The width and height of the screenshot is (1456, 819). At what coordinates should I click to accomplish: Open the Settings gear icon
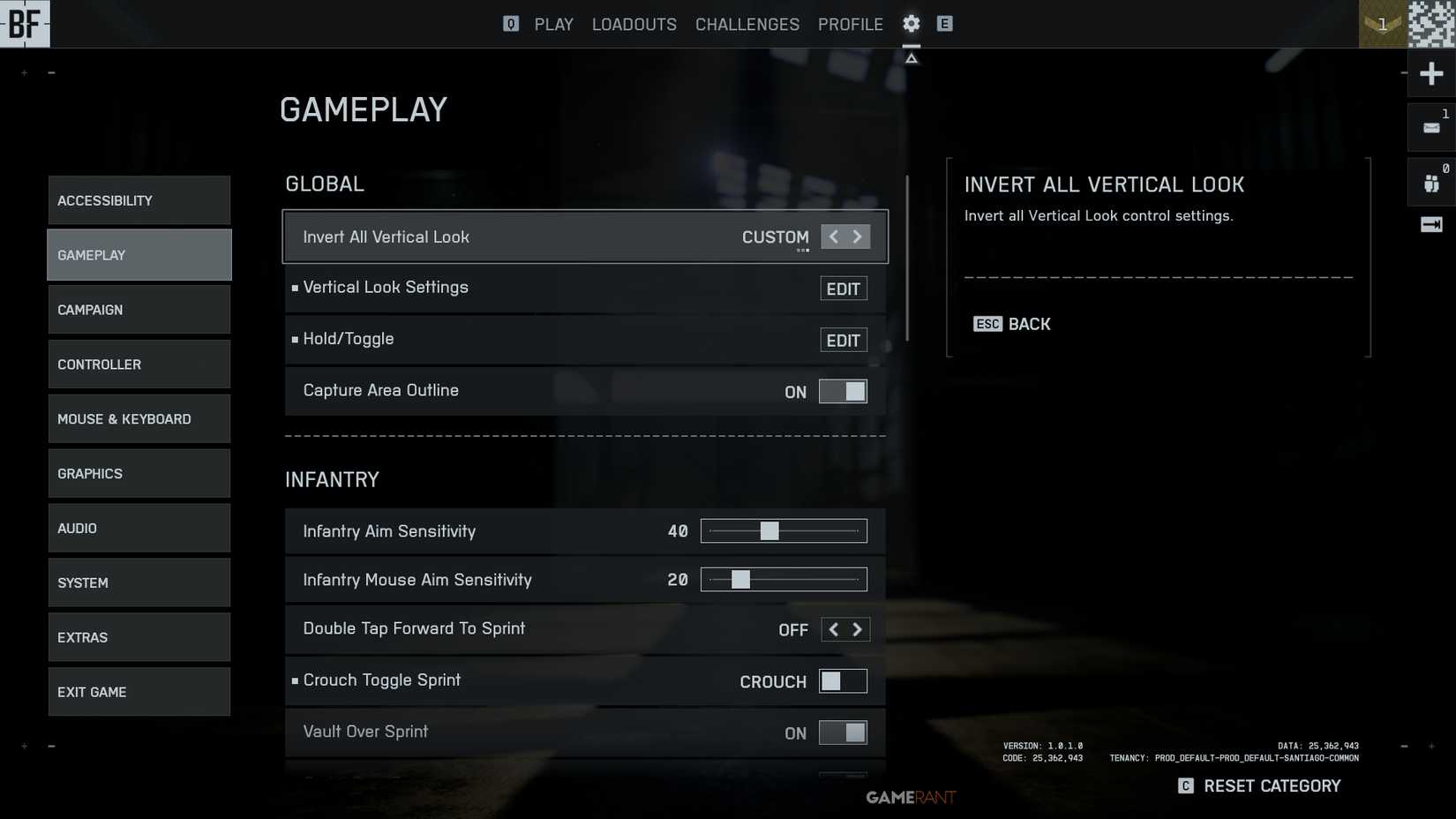click(911, 24)
